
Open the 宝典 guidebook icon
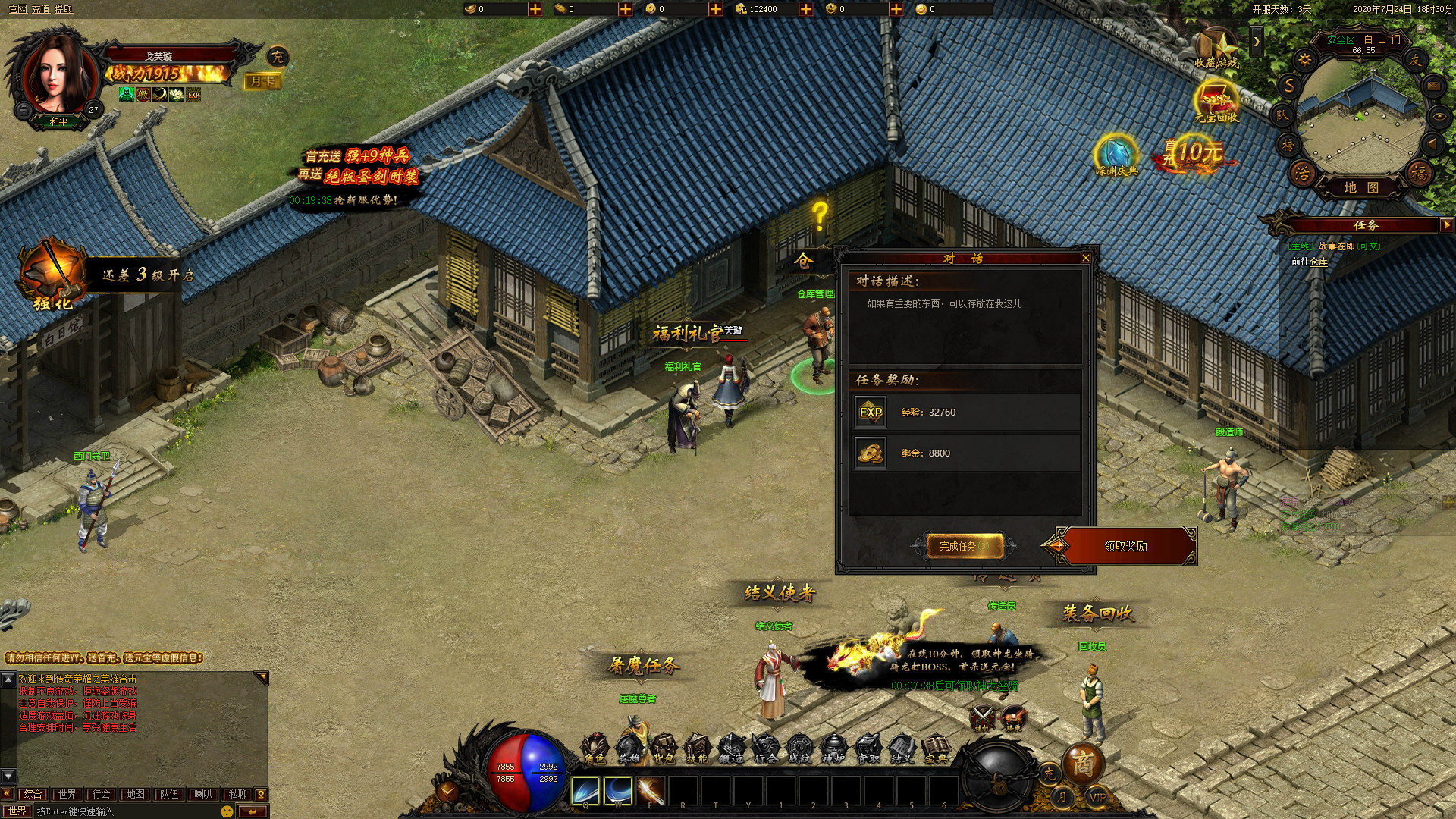point(936,748)
